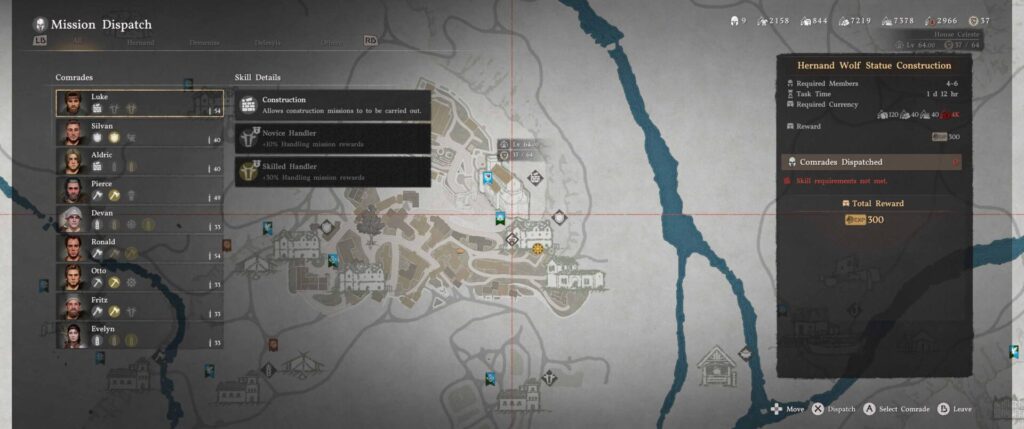Choose Evelyn's comrade row
The height and width of the screenshot is (429, 1024).
139,334
